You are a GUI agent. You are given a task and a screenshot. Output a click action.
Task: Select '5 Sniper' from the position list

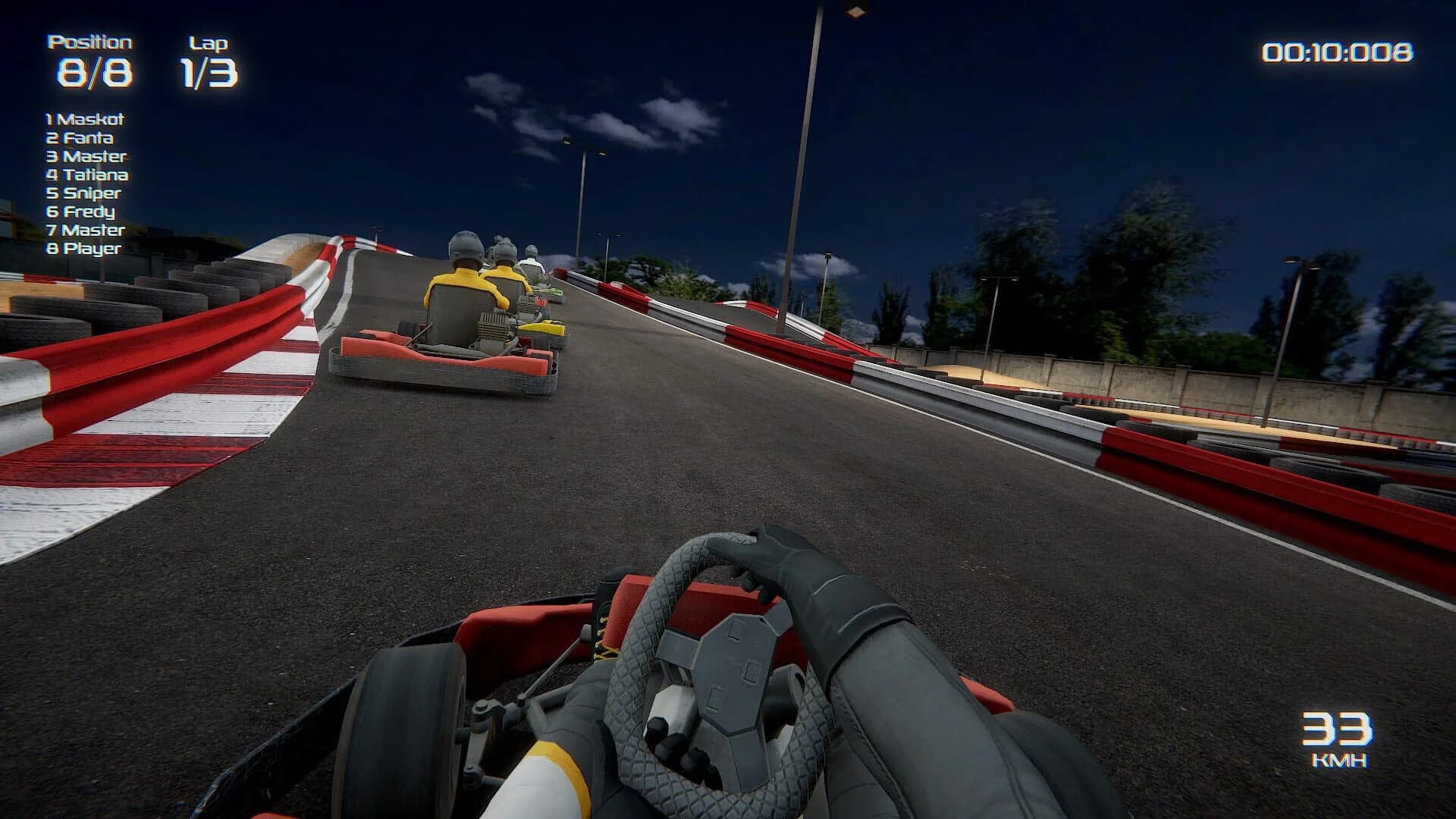[x=83, y=193]
